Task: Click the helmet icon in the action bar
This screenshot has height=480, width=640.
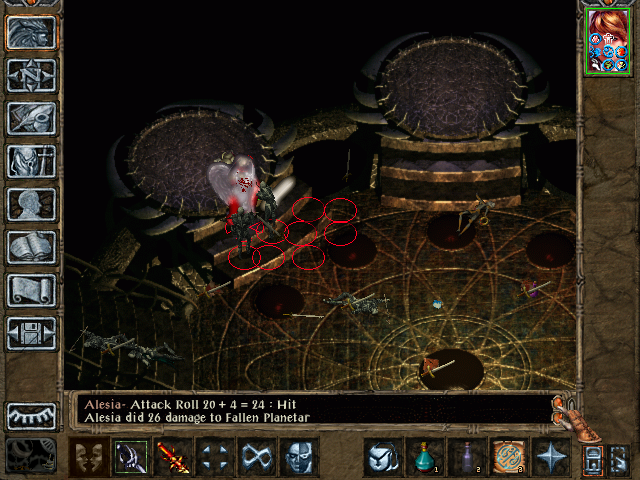Action: click(382, 457)
